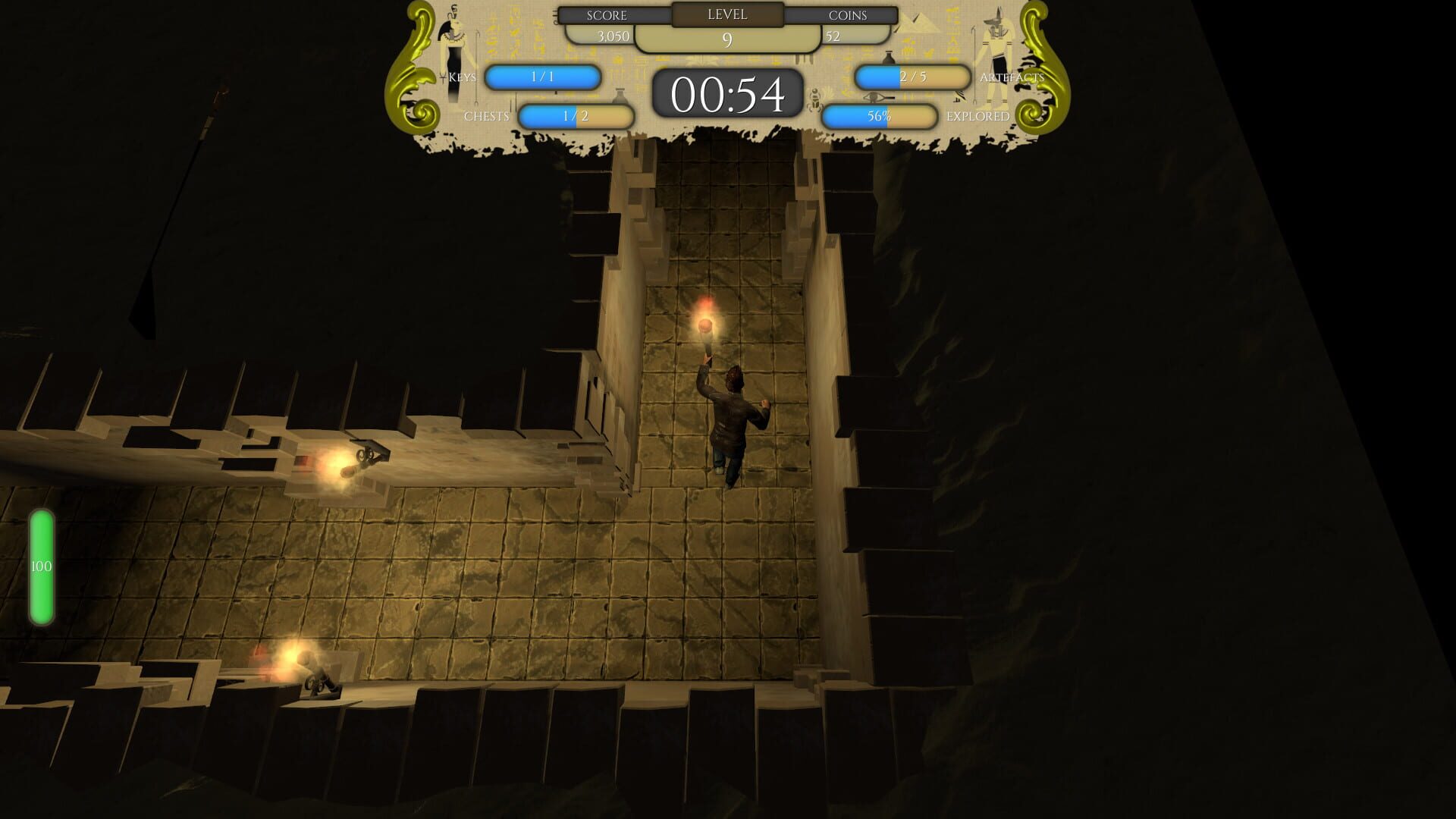The width and height of the screenshot is (1456, 819).
Task: Click the urn icon above the Chests bar
Action: [619, 97]
